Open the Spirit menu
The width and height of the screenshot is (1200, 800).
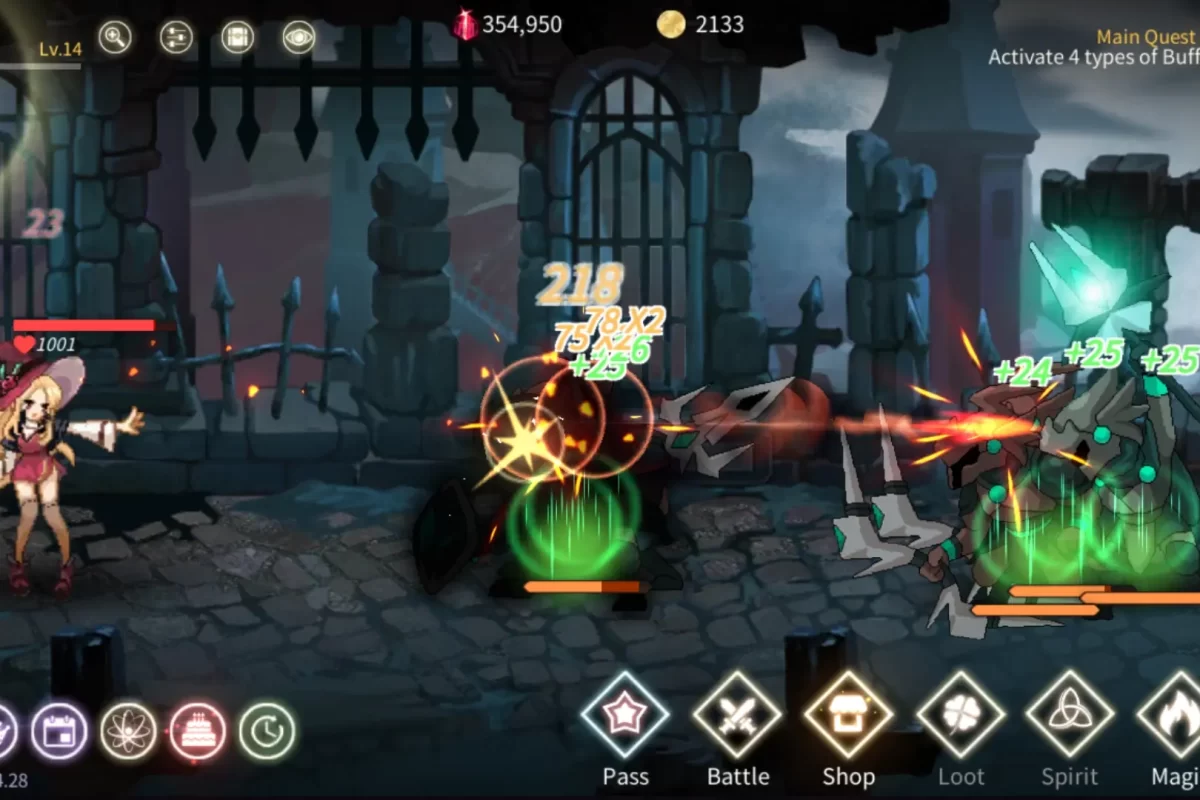[x=1071, y=715]
